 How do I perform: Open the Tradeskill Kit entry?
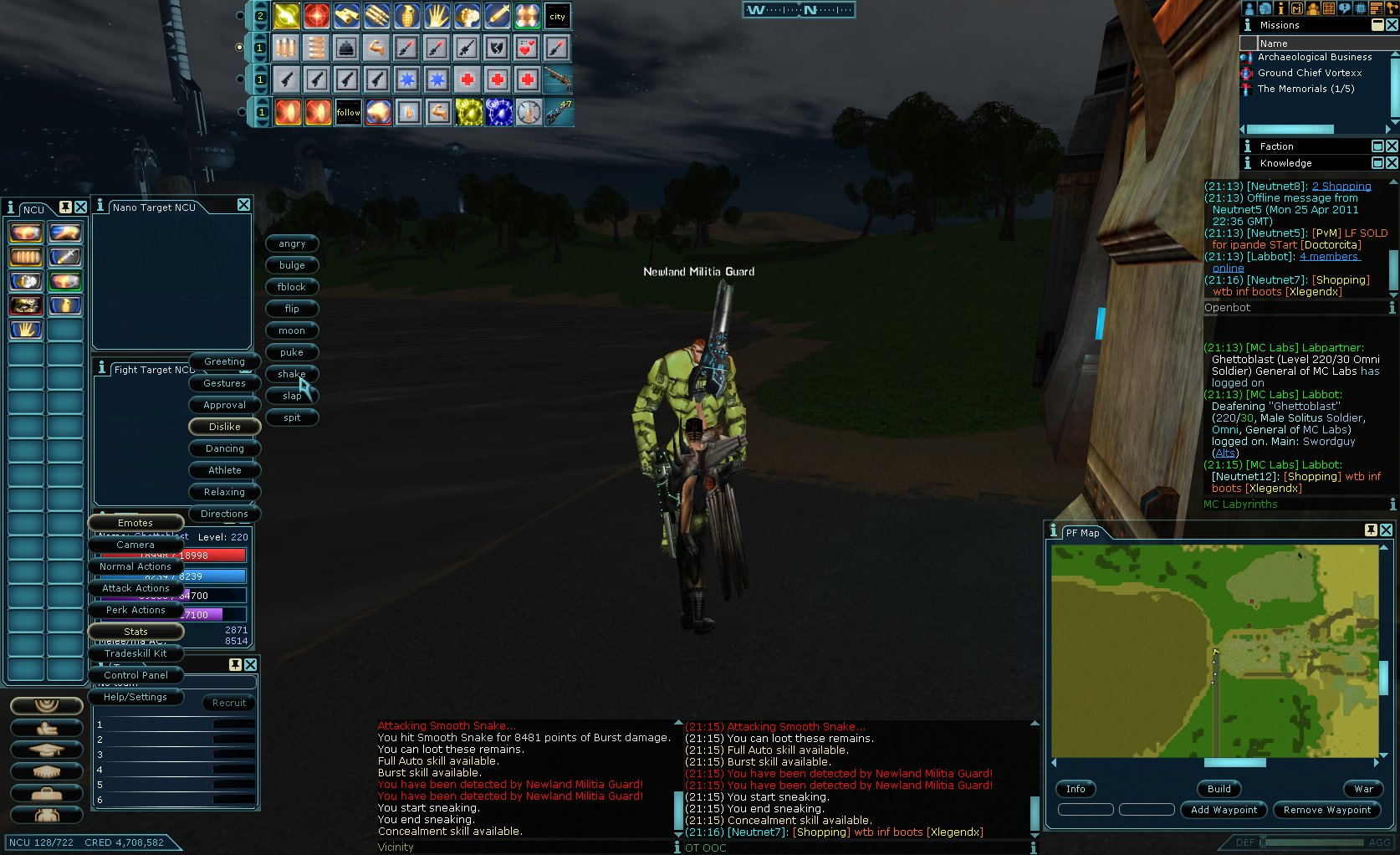pos(135,653)
